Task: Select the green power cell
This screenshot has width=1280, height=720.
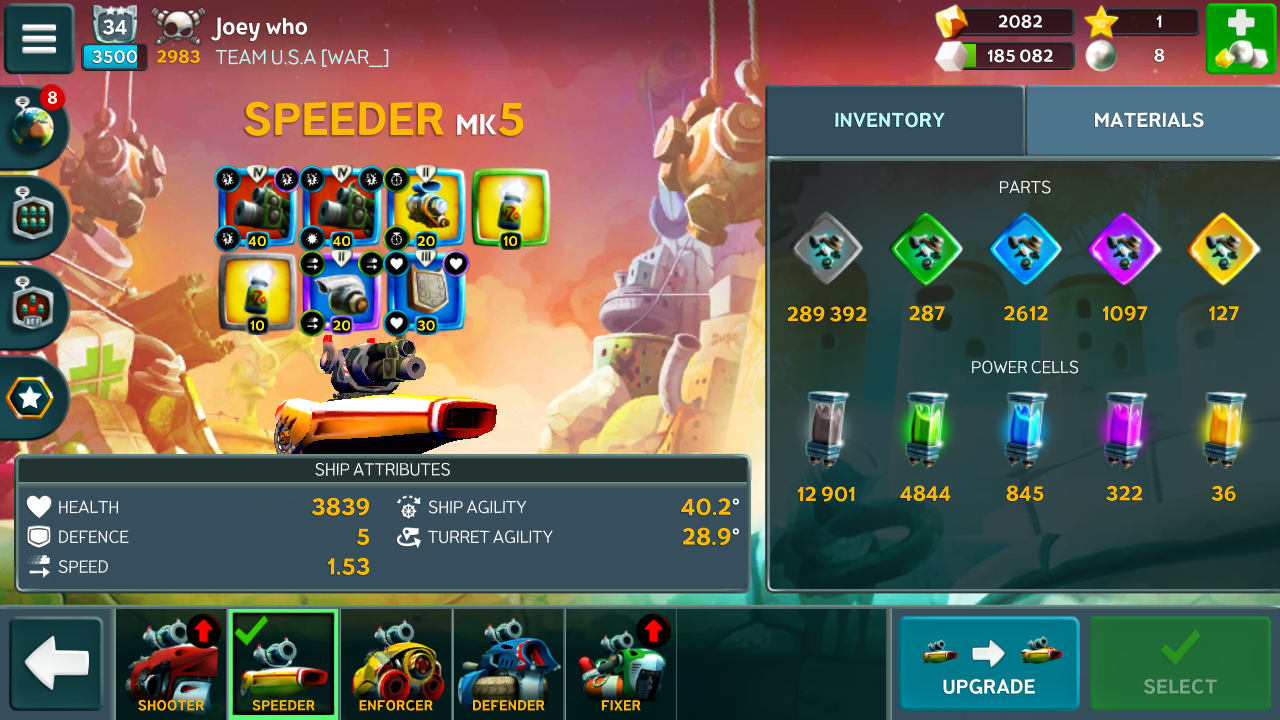Action: tap(925, 431)
